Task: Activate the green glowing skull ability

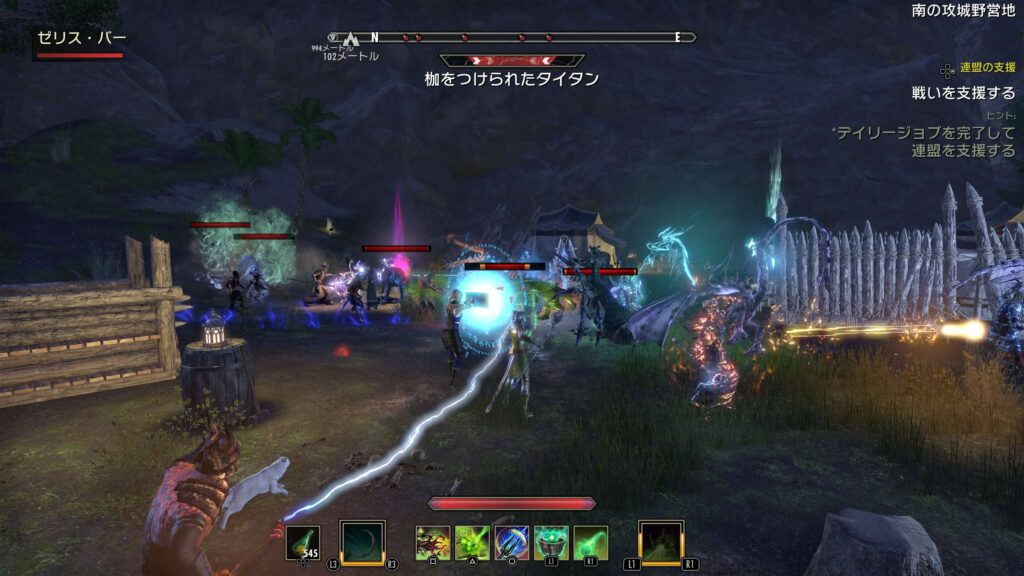Action: click(x=472, y=543)
